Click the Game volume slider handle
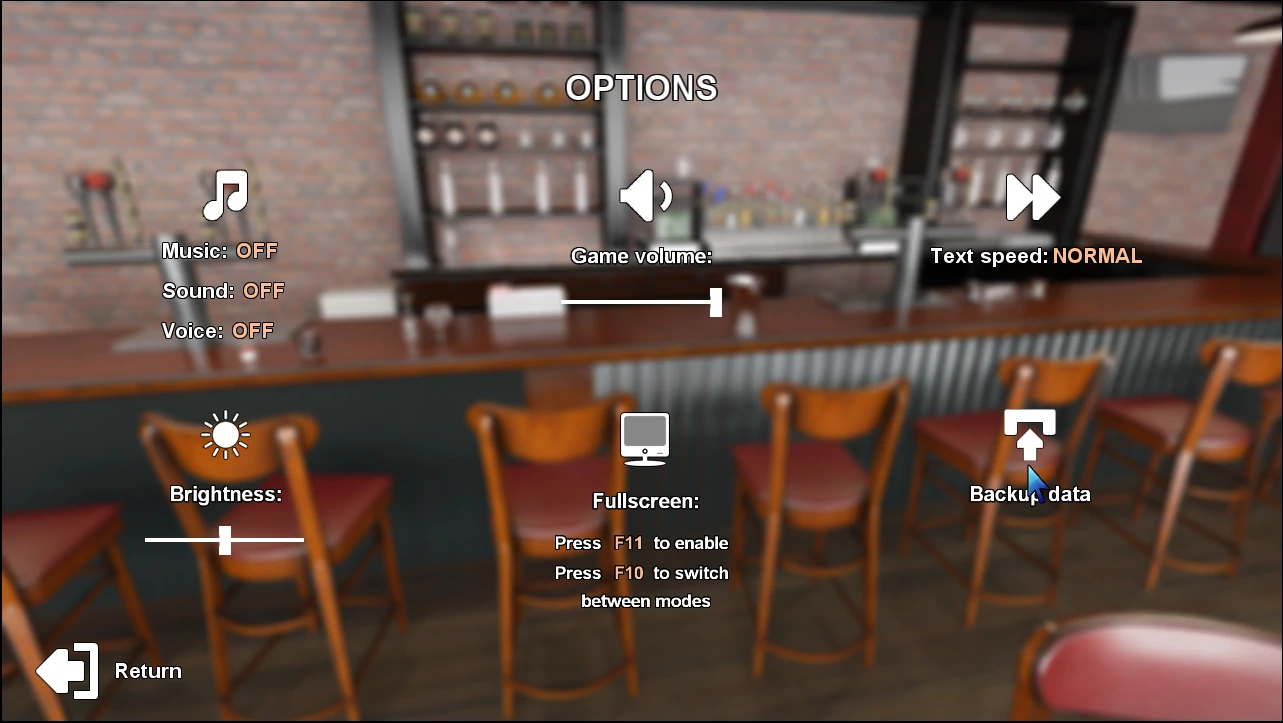The height and width of the screenshot is (723, 1283). pos(716,302)
